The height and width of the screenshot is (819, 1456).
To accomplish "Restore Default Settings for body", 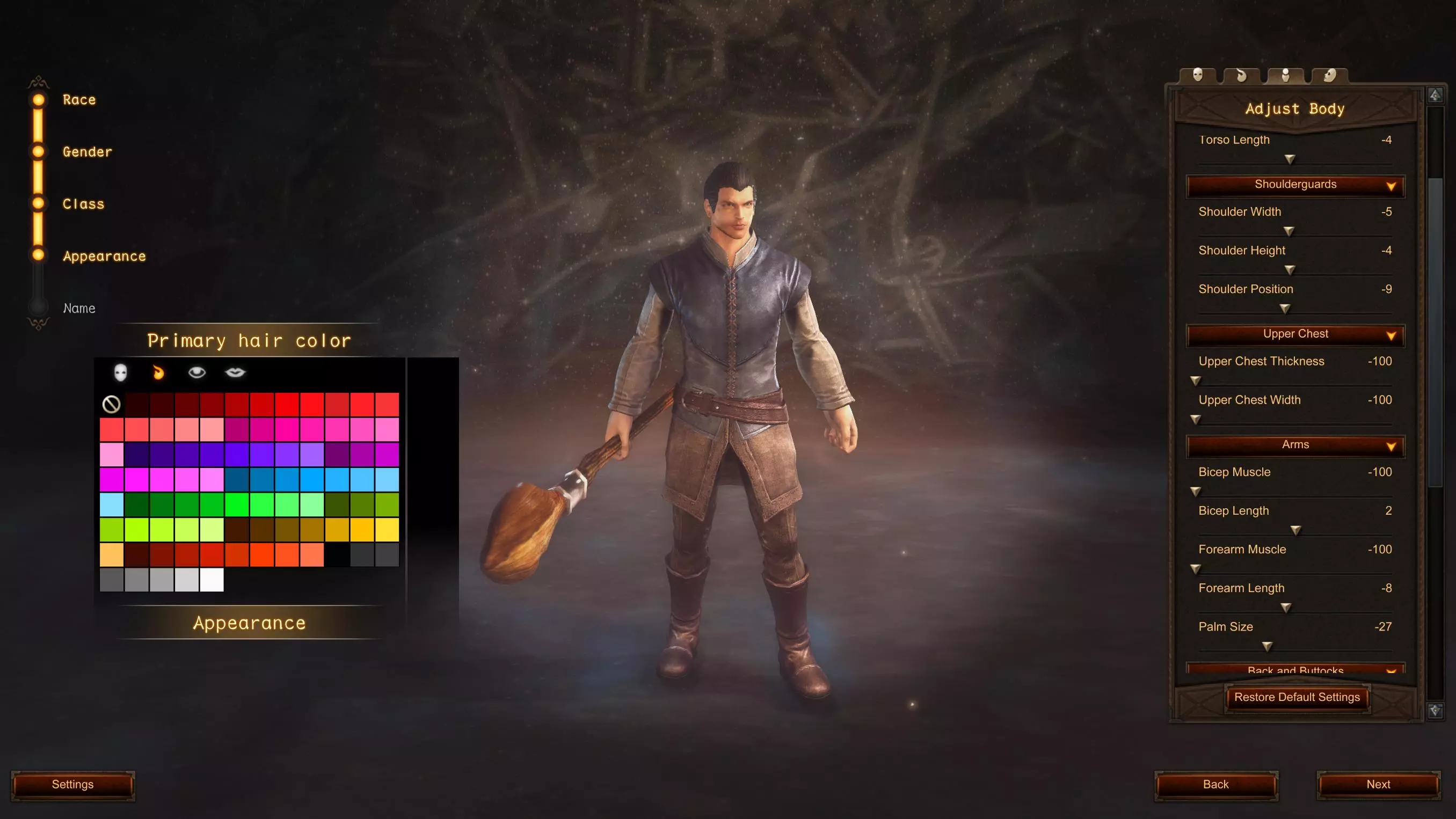I will pyautogui.click(x=1297, y=698).
